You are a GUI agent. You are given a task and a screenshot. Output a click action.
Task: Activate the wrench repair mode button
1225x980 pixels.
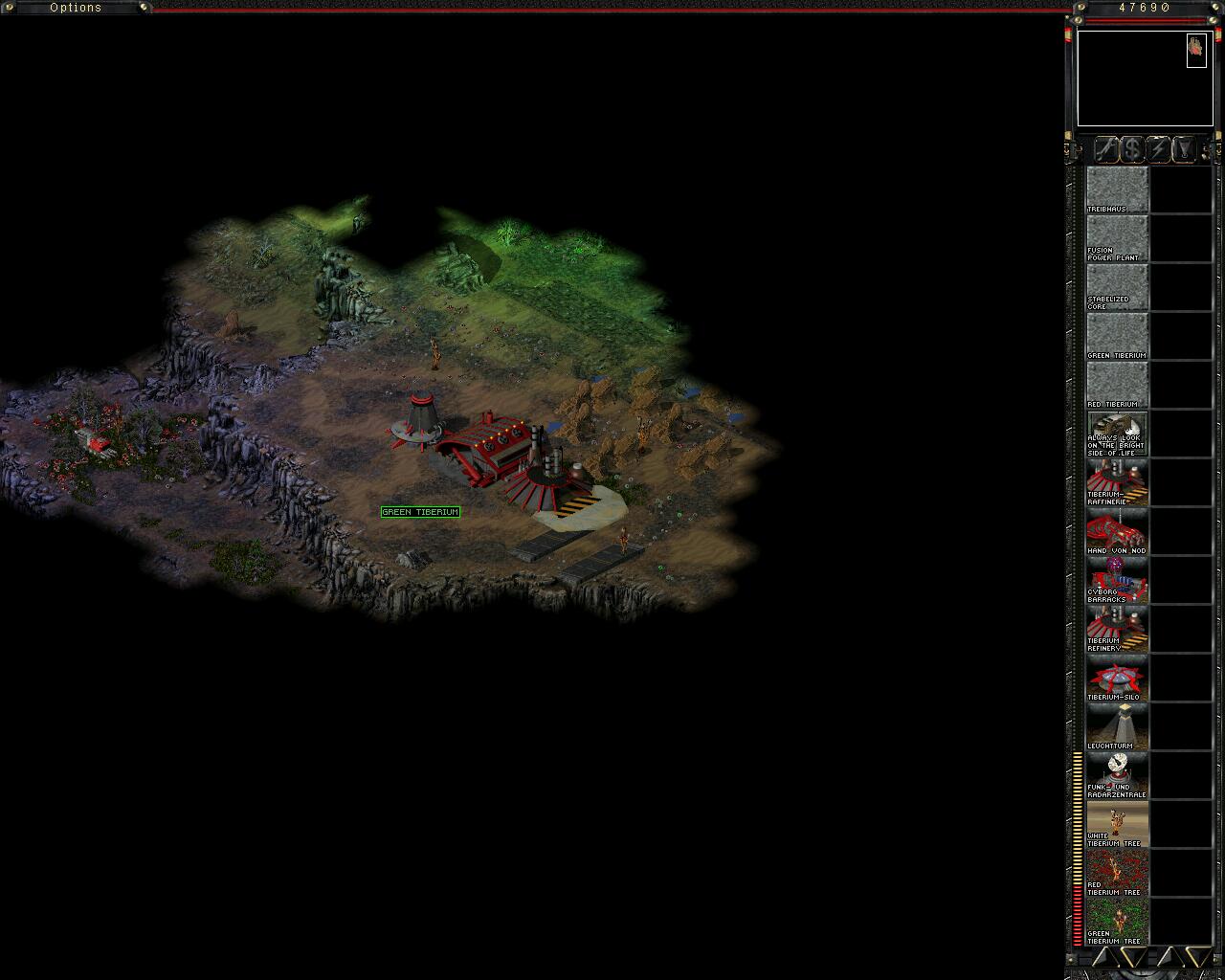click(x=1105, y=149)
